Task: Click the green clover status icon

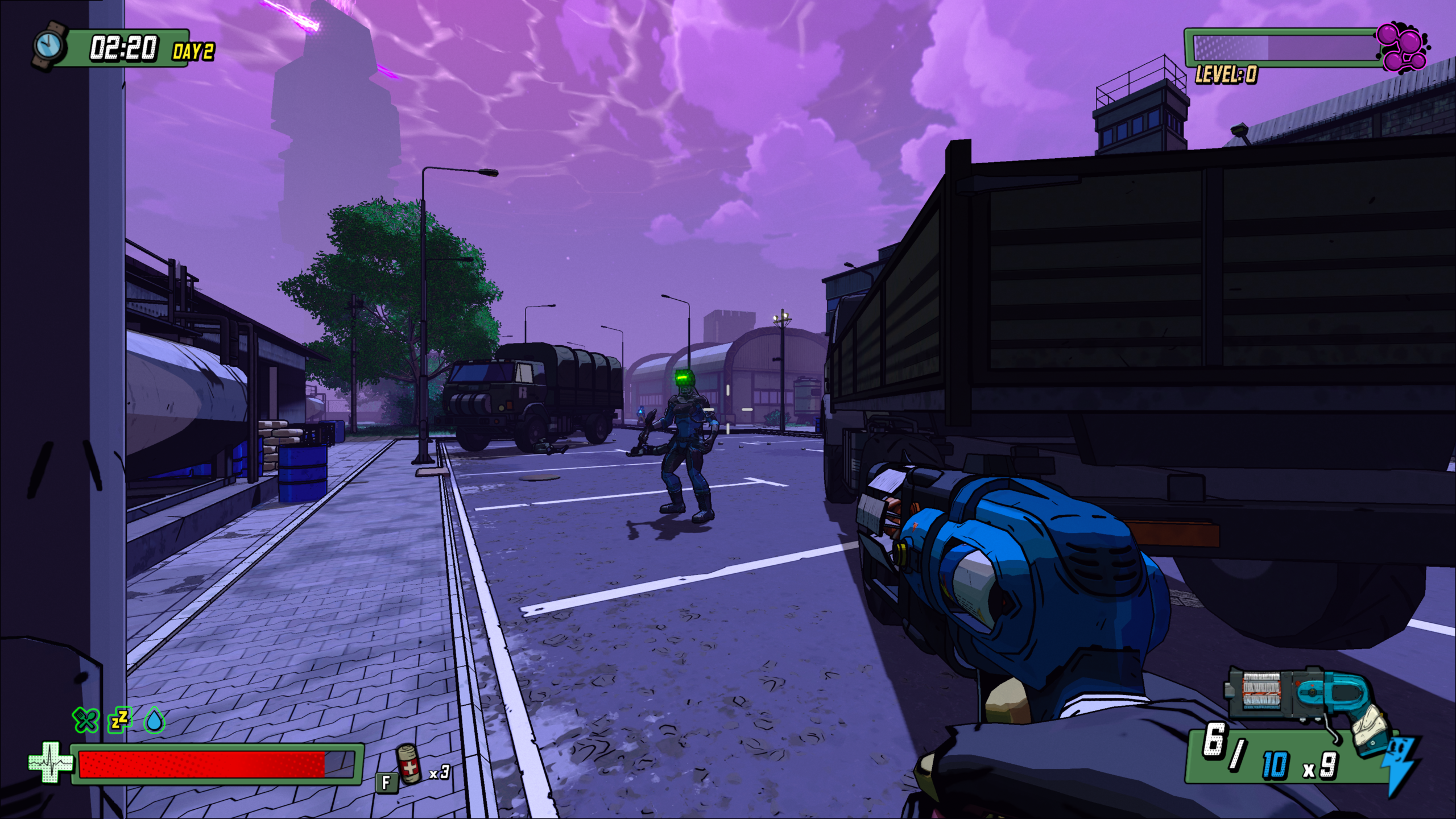Action: coord(85,720)
